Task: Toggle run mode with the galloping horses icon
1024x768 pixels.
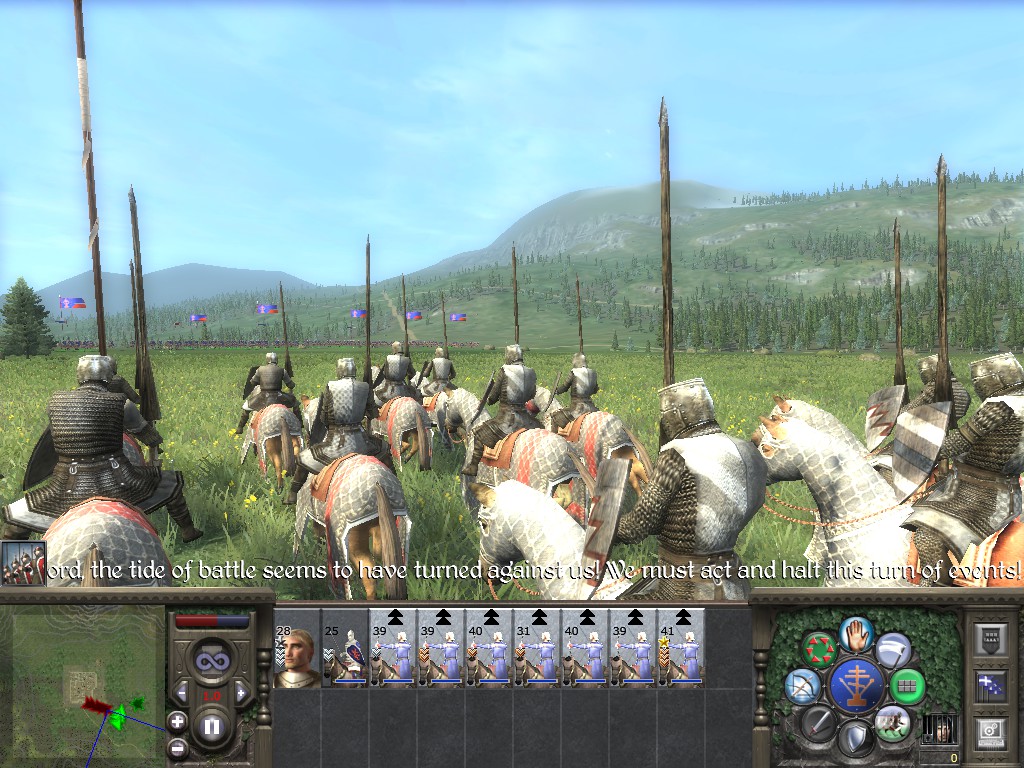Action: tap(892, 722)
